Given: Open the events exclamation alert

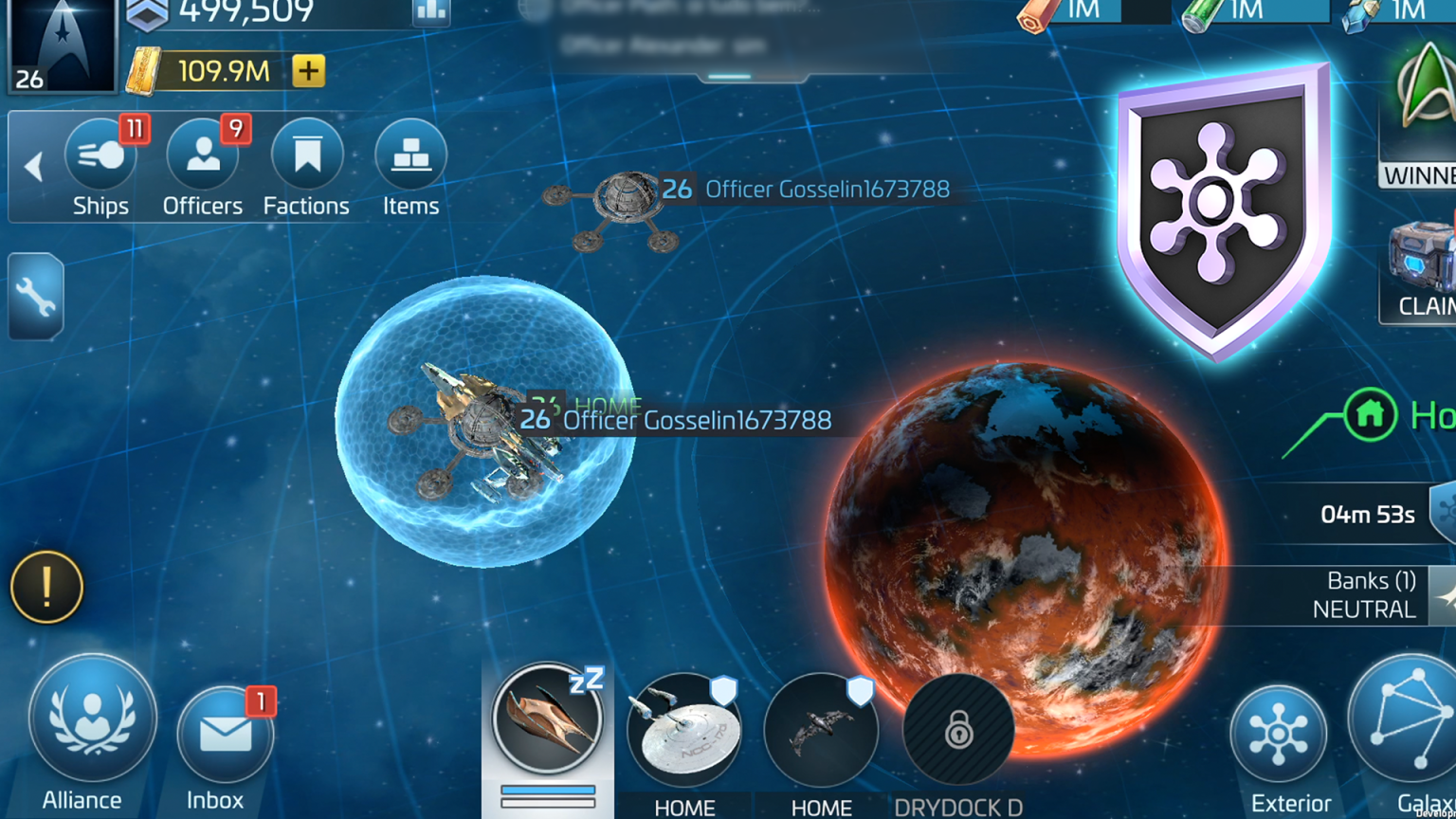Looking at the screenshot, I should [x=45, y=587].
